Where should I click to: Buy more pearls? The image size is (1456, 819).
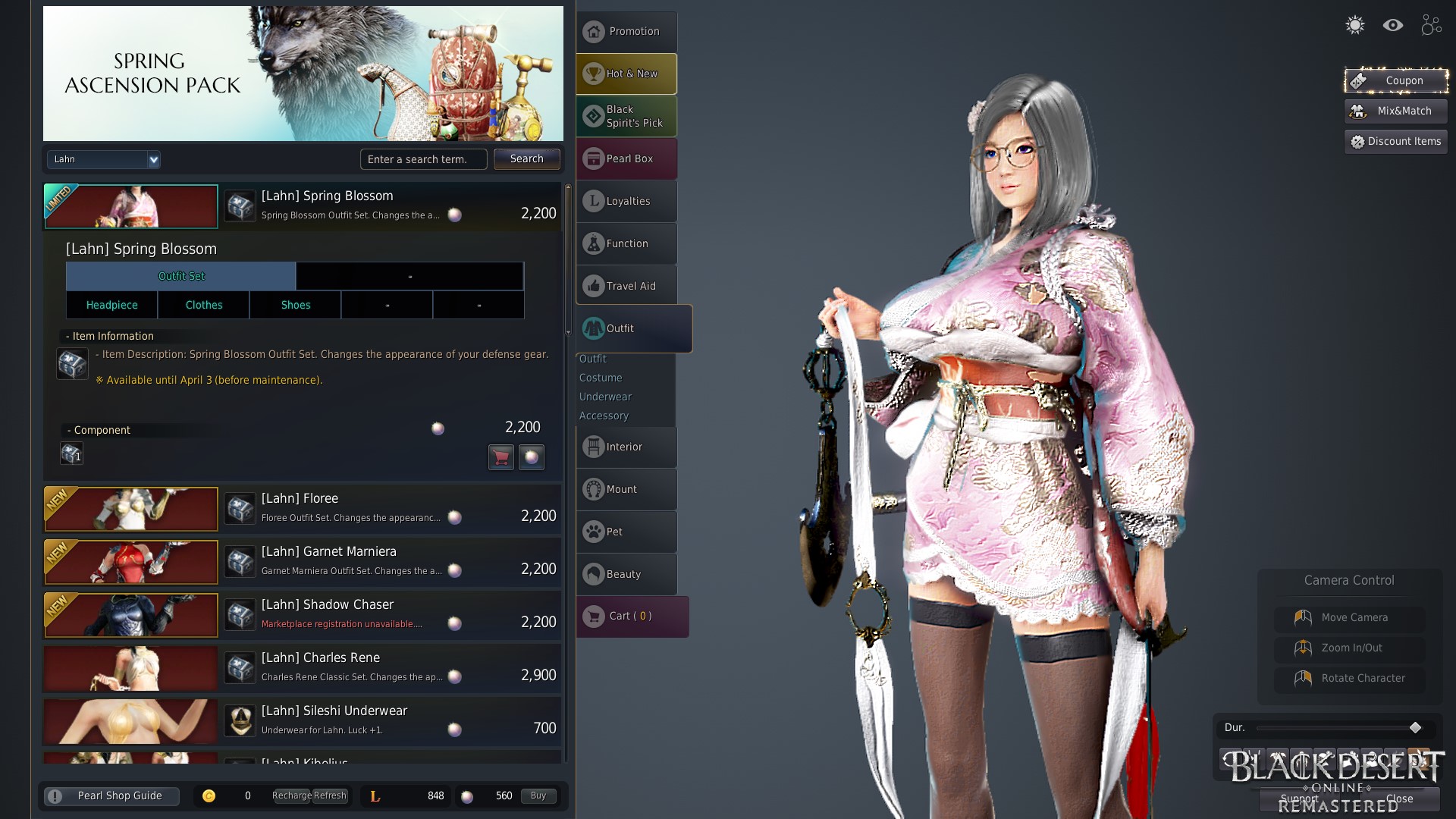pyautogui.click(x=538, y=795)
